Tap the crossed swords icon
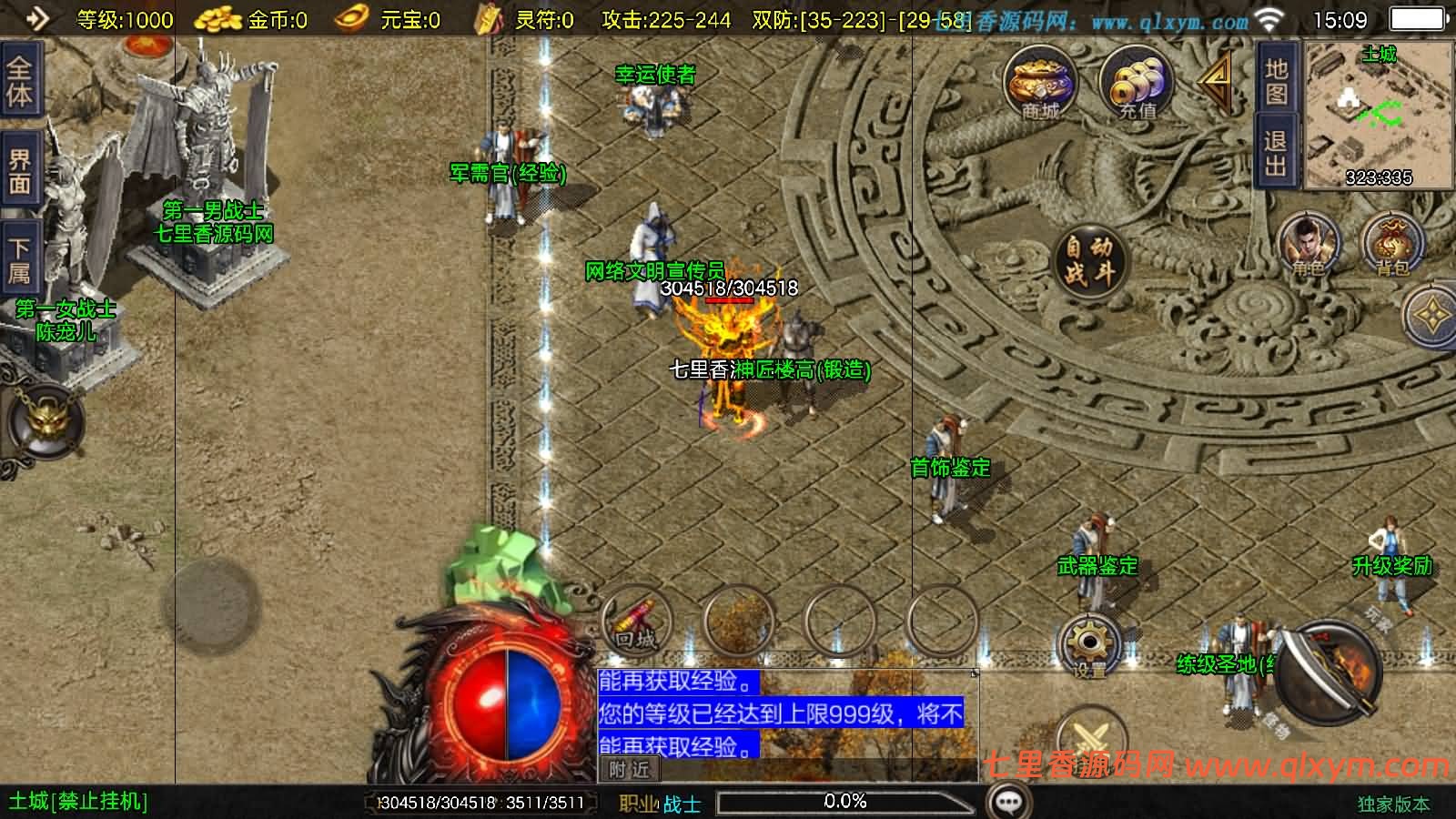This screenshot has width=1456, height=819. point(1090,738)
